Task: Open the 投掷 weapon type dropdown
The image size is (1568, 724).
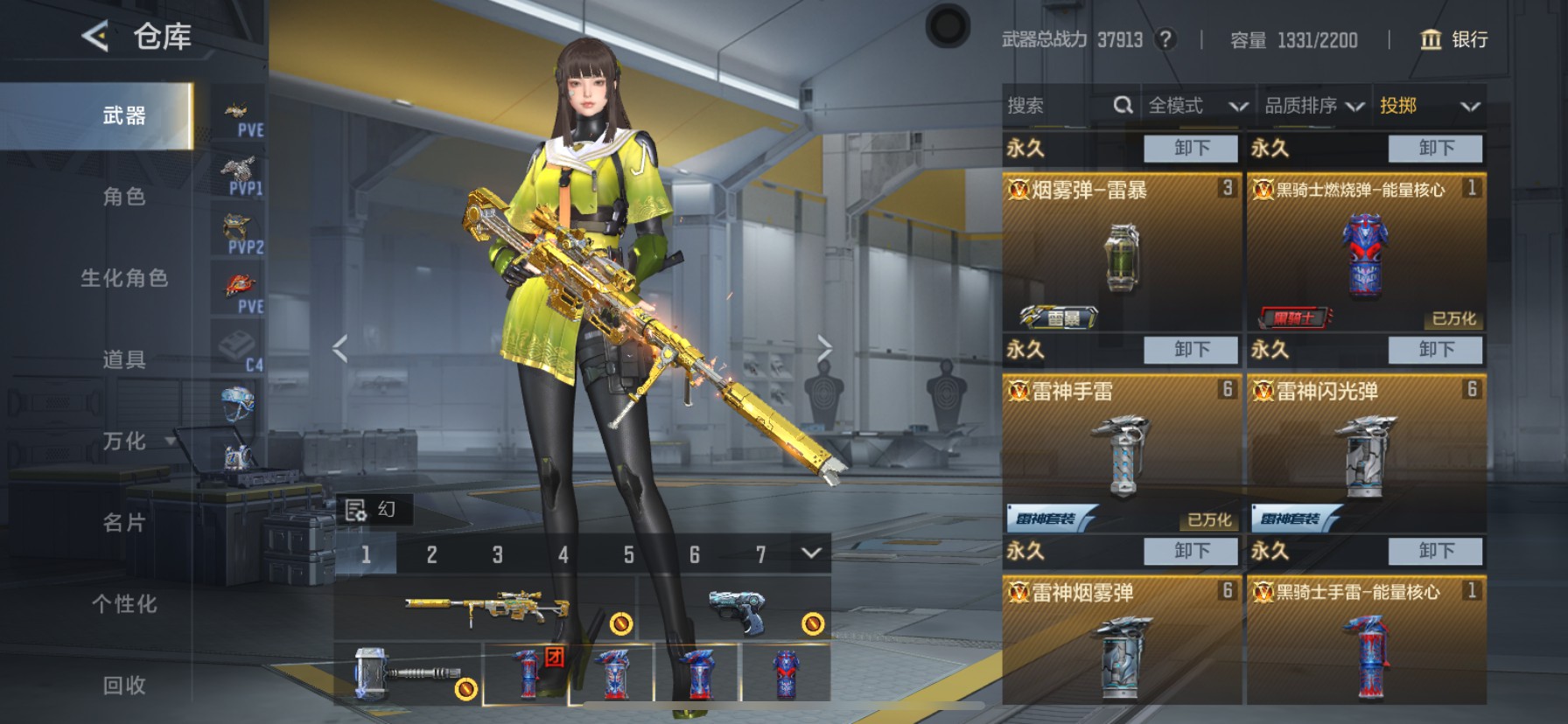Action: 1429,106
